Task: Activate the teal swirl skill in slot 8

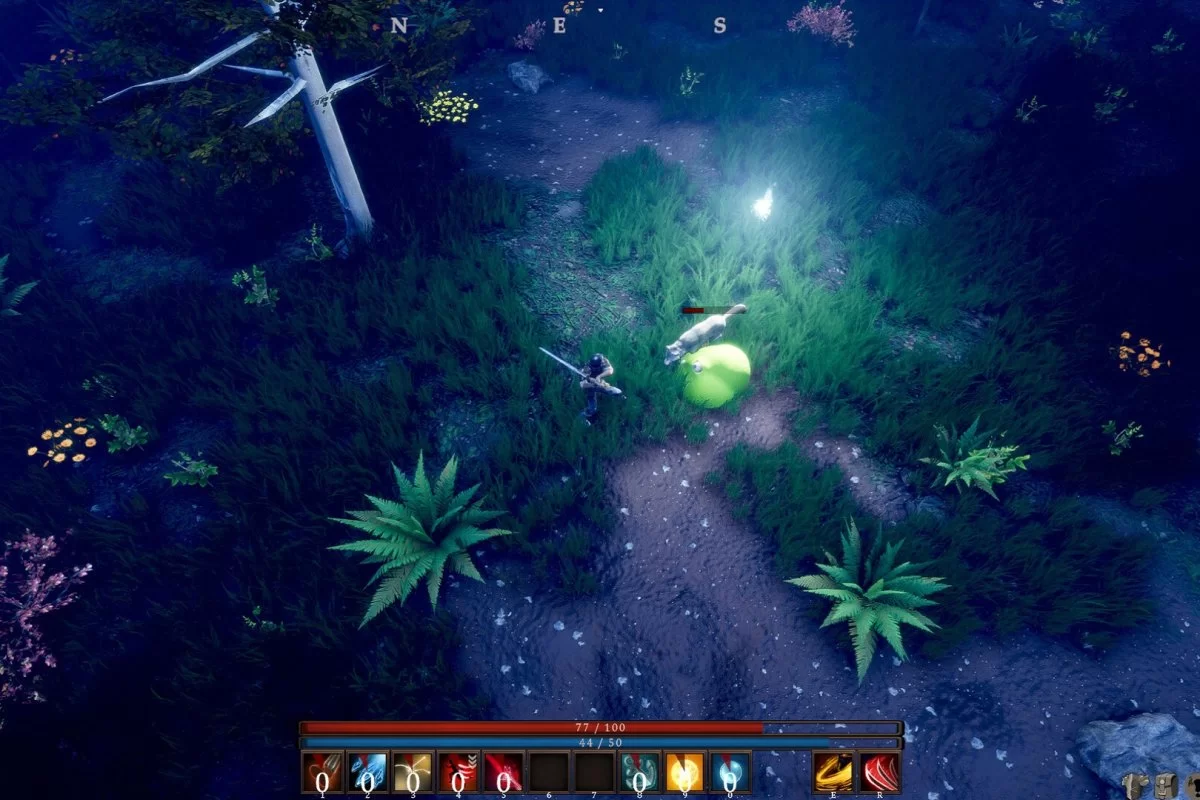Action: click(x=639, y=772)
